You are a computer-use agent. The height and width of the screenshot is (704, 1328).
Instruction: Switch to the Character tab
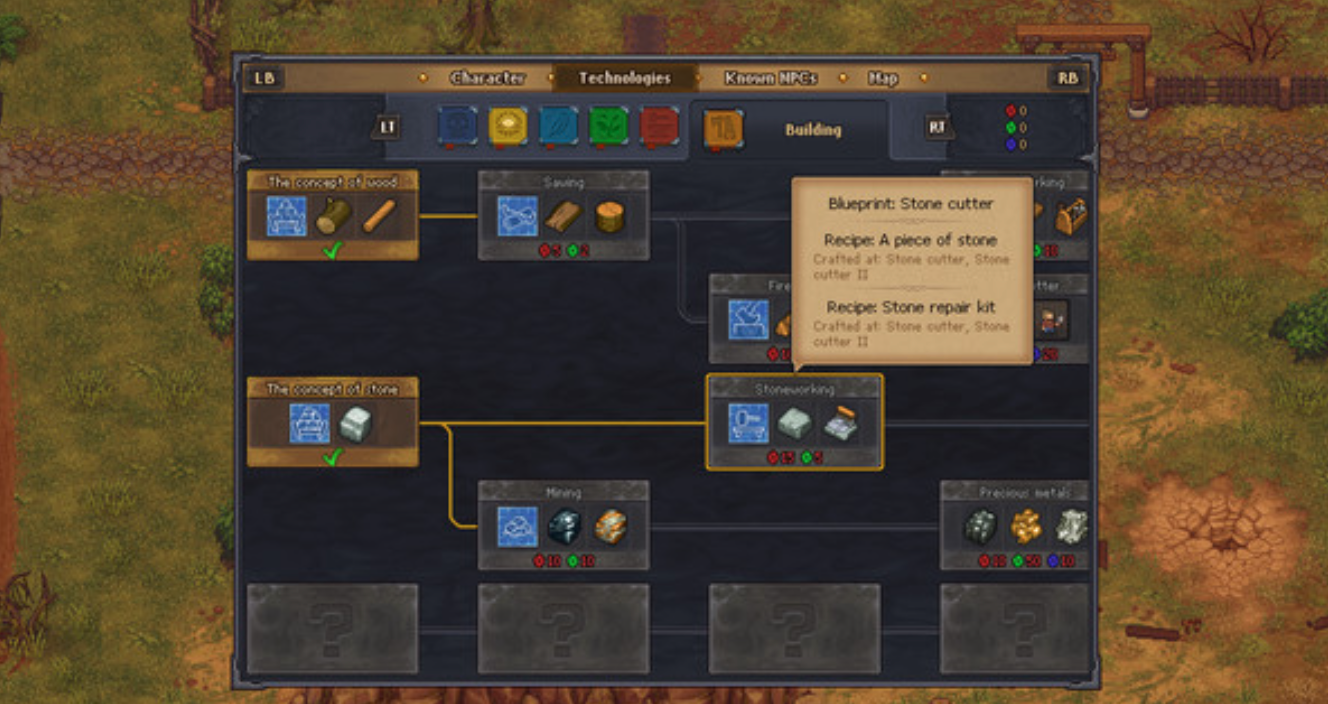[x=487, y=78]
